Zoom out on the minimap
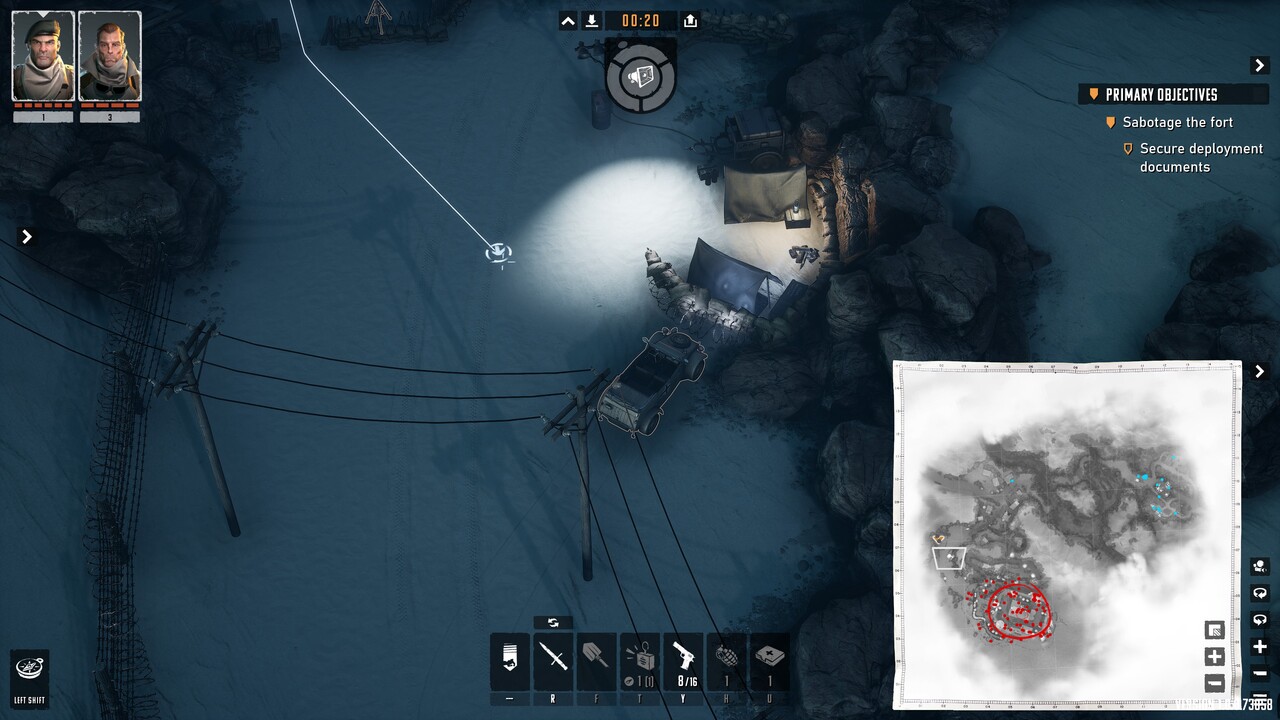This screenshot has height=720, width=1280. tap(1214, 684)
